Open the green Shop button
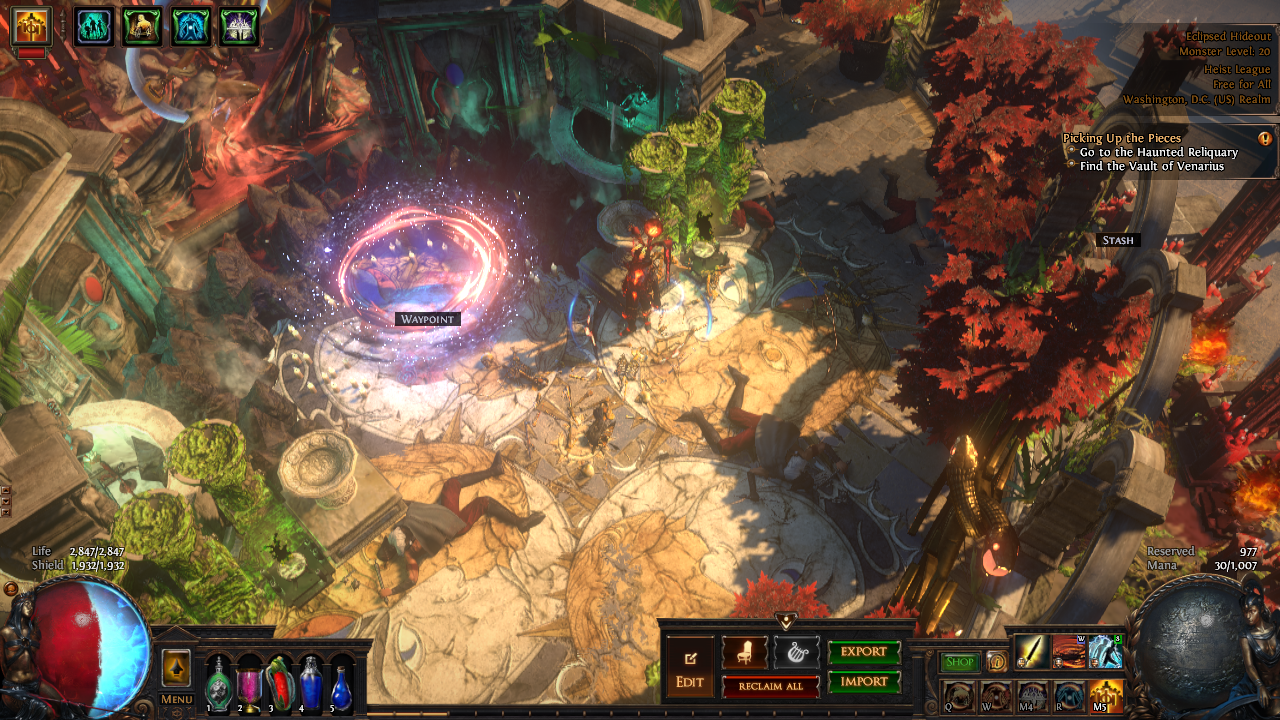 tap(960, 662)
